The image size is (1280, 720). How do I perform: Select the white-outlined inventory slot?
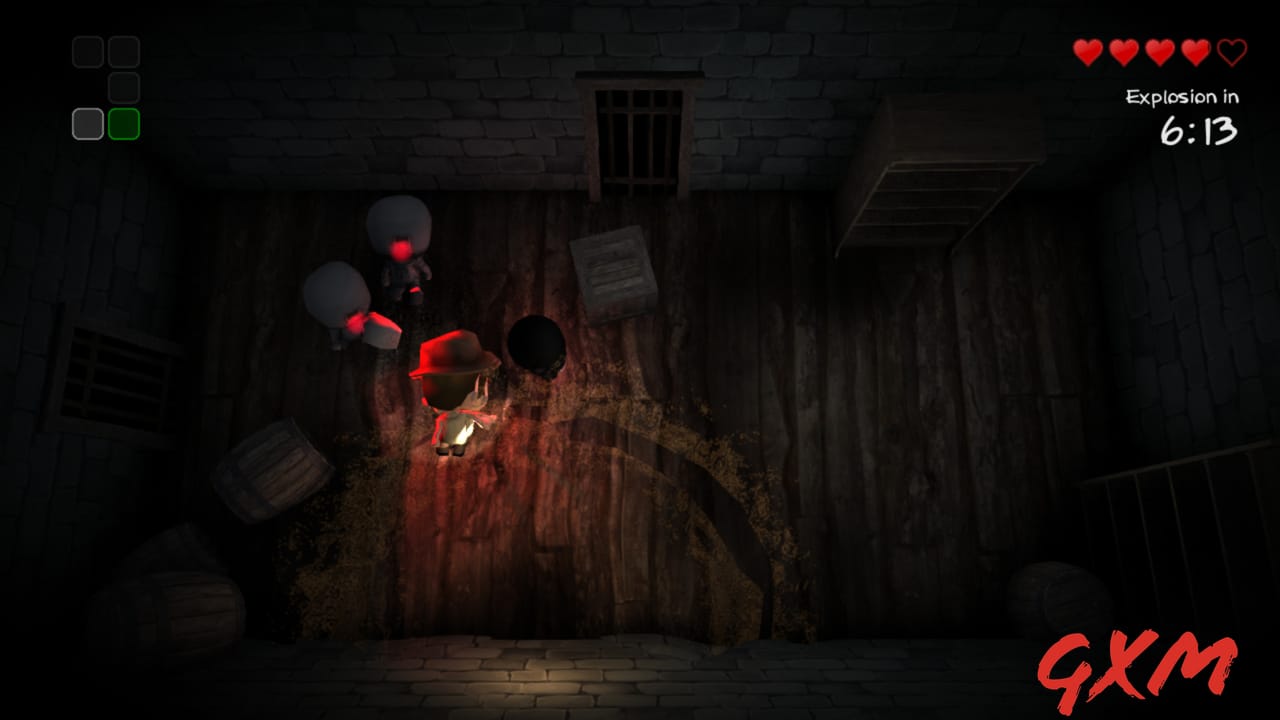coord(87,124)
